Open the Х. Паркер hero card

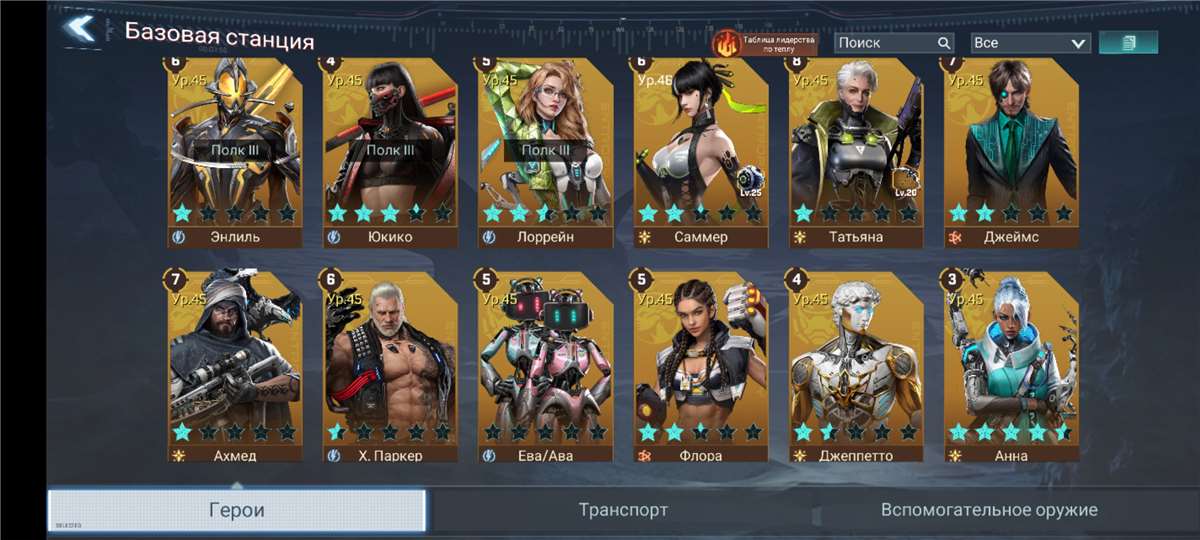[390, 365]
